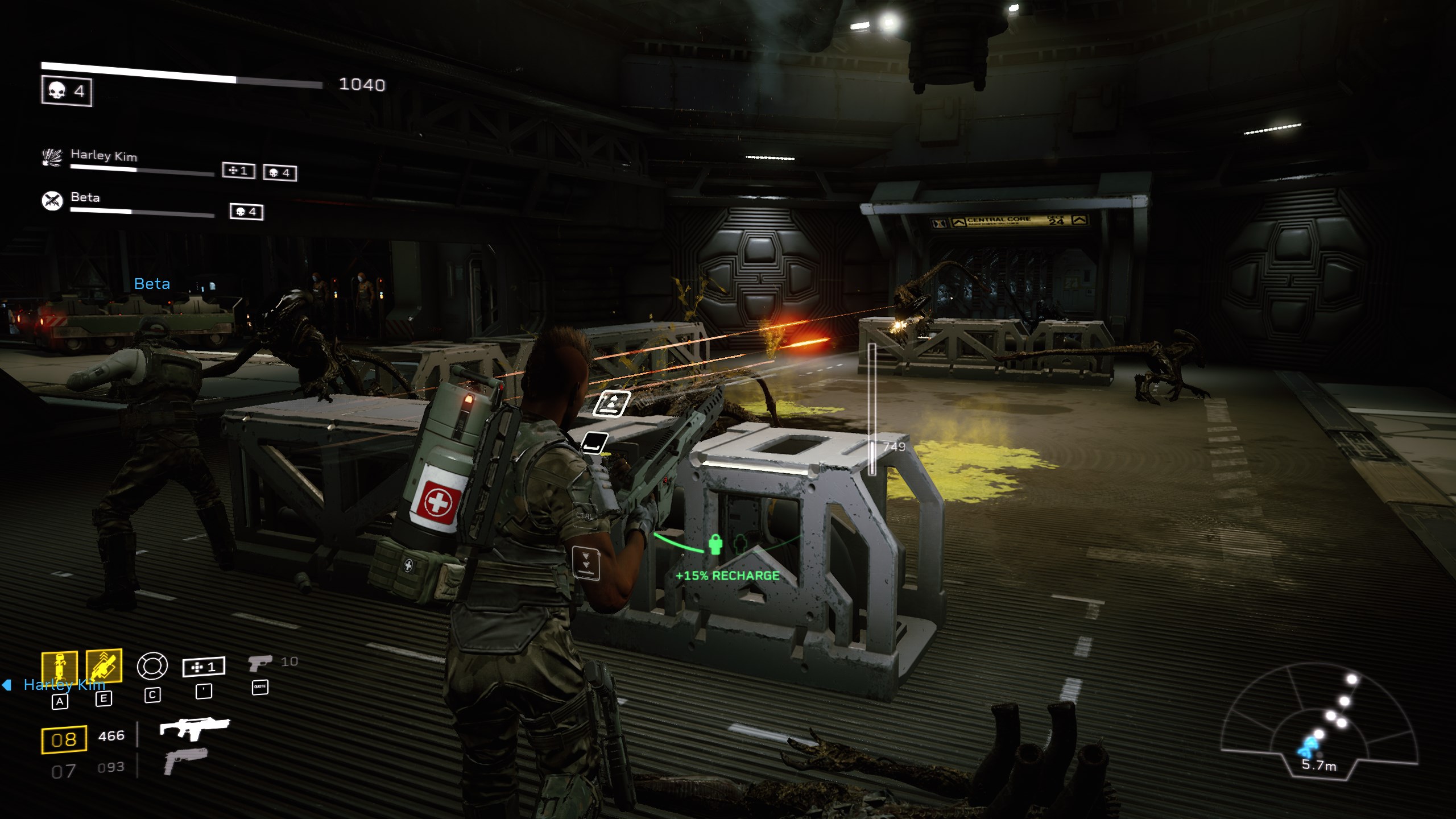Image resolution: width=1456 pixels, height=819 pixels.
Task: Select teammate Beta in squad list
Action: 85,197
